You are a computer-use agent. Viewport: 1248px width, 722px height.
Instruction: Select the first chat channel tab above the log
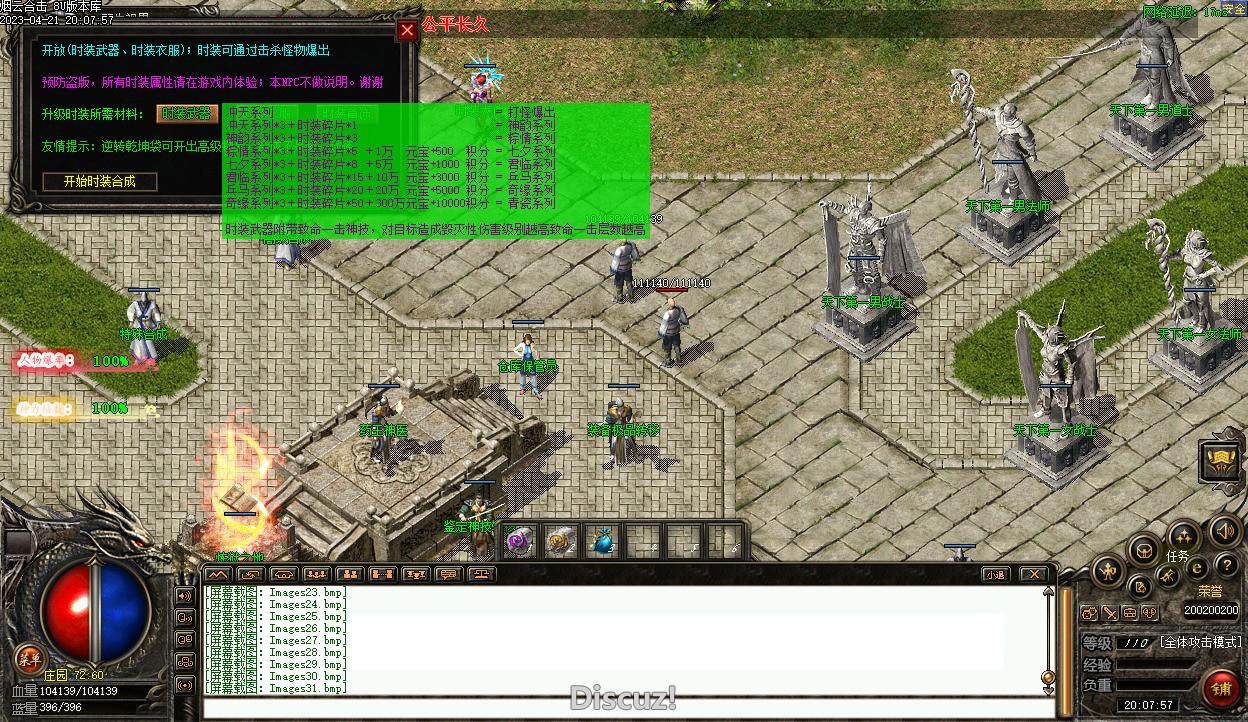pyautogui.click(x=218, y=574)
